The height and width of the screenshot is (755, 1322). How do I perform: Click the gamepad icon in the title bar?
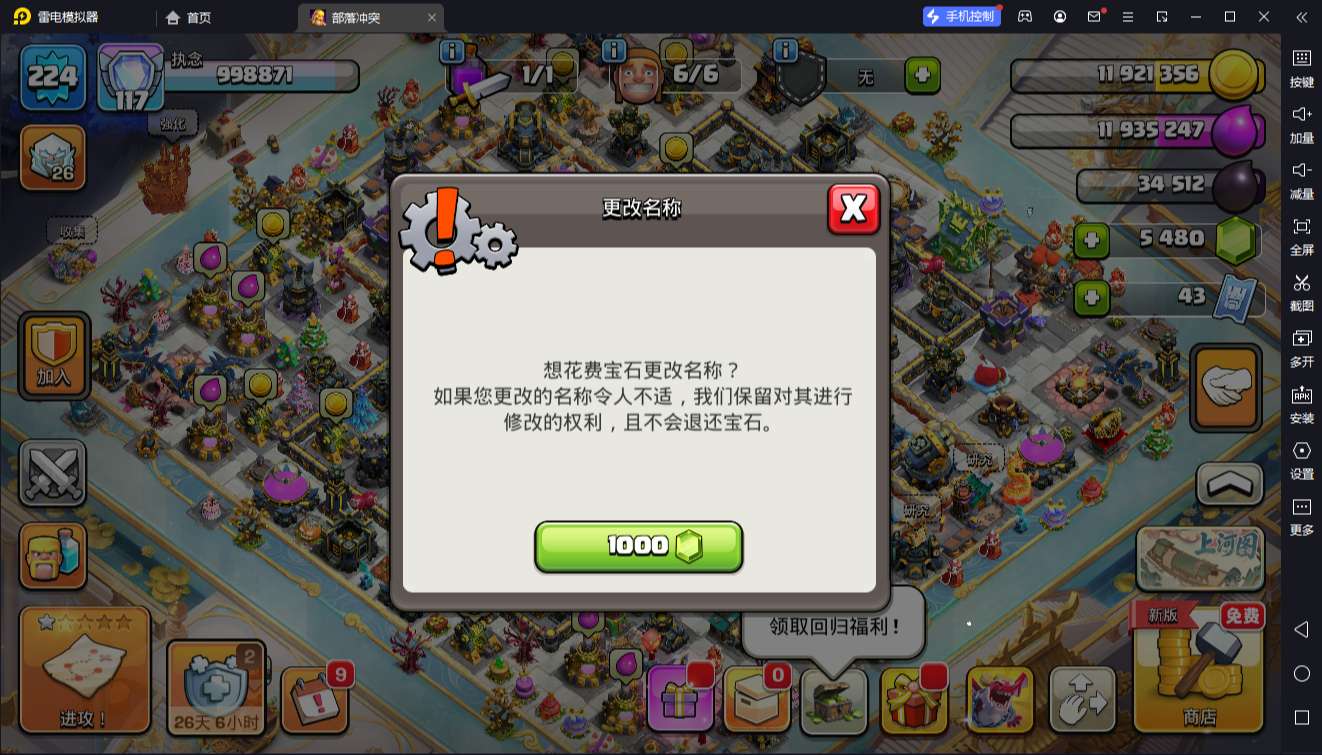[1024, 16]
